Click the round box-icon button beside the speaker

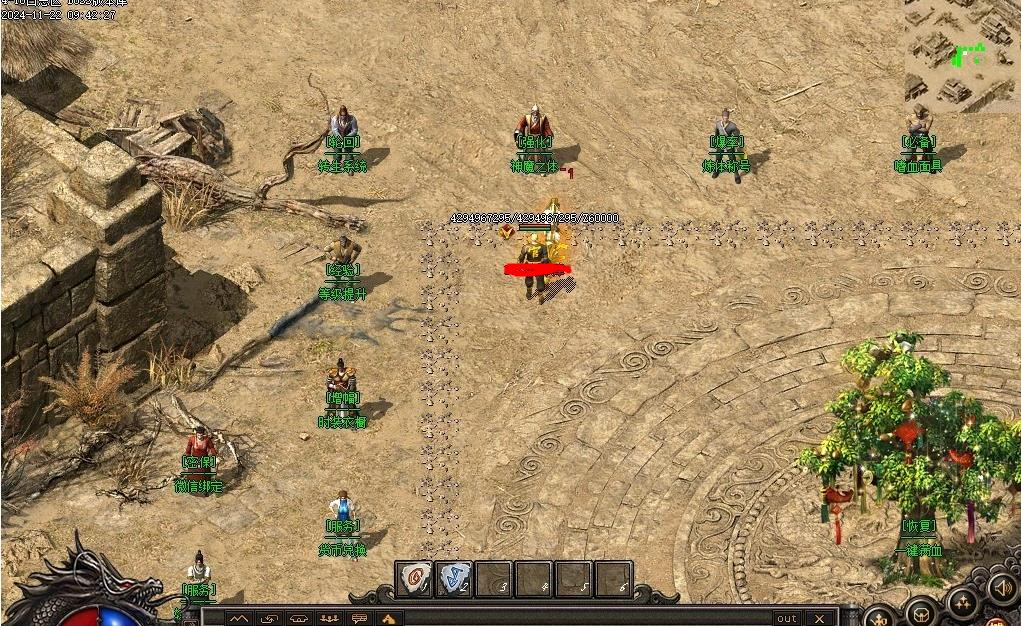pos(921,612)
